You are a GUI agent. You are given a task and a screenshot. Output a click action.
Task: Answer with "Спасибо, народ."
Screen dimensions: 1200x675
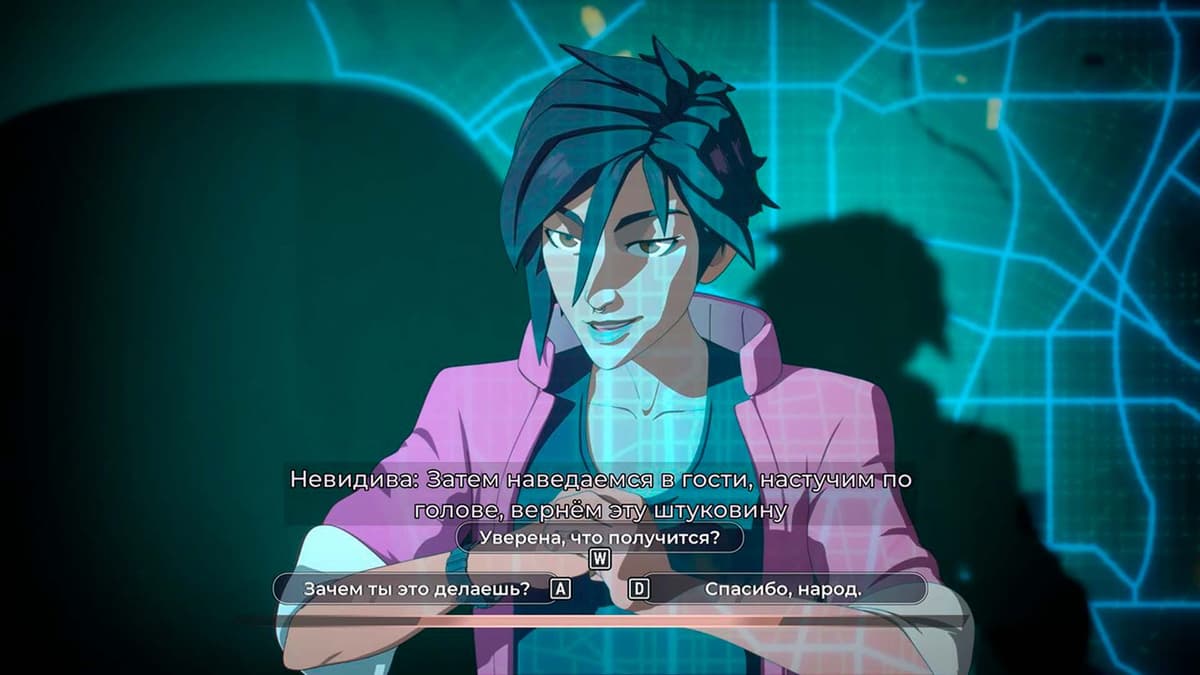pos(783,588)
